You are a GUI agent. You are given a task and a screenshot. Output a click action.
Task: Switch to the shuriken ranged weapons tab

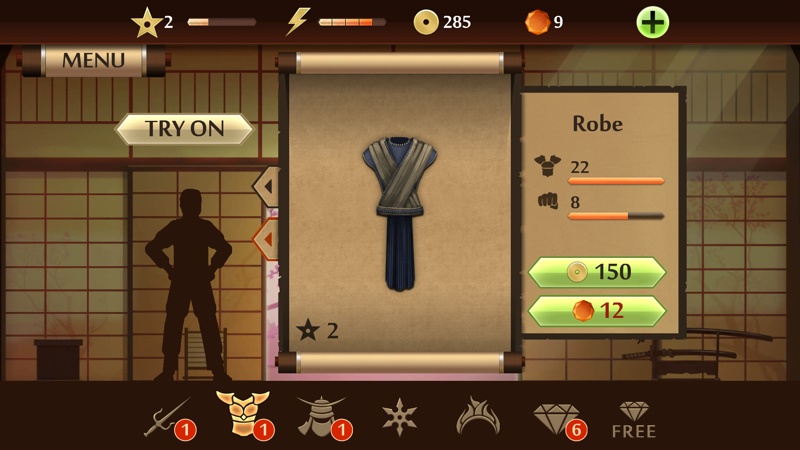point(400,416)
